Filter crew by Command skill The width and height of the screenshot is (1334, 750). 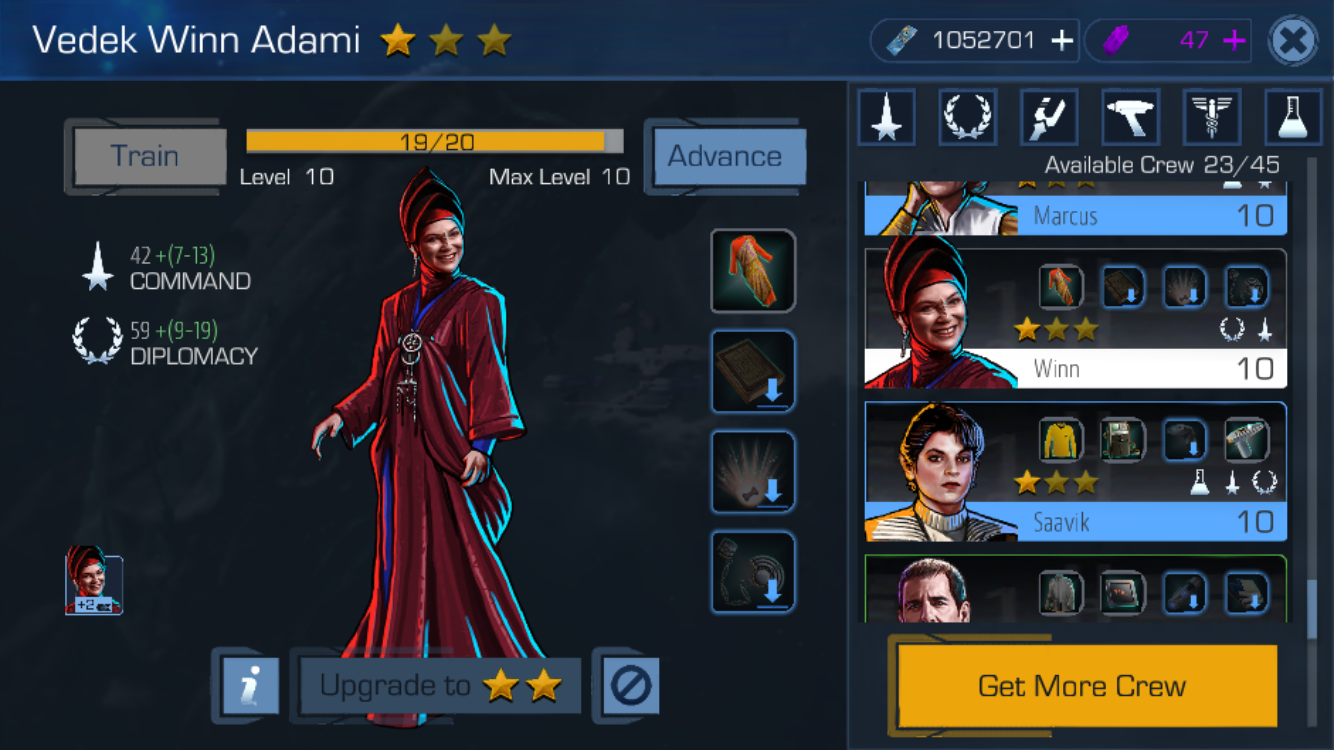tap(886, 117)
